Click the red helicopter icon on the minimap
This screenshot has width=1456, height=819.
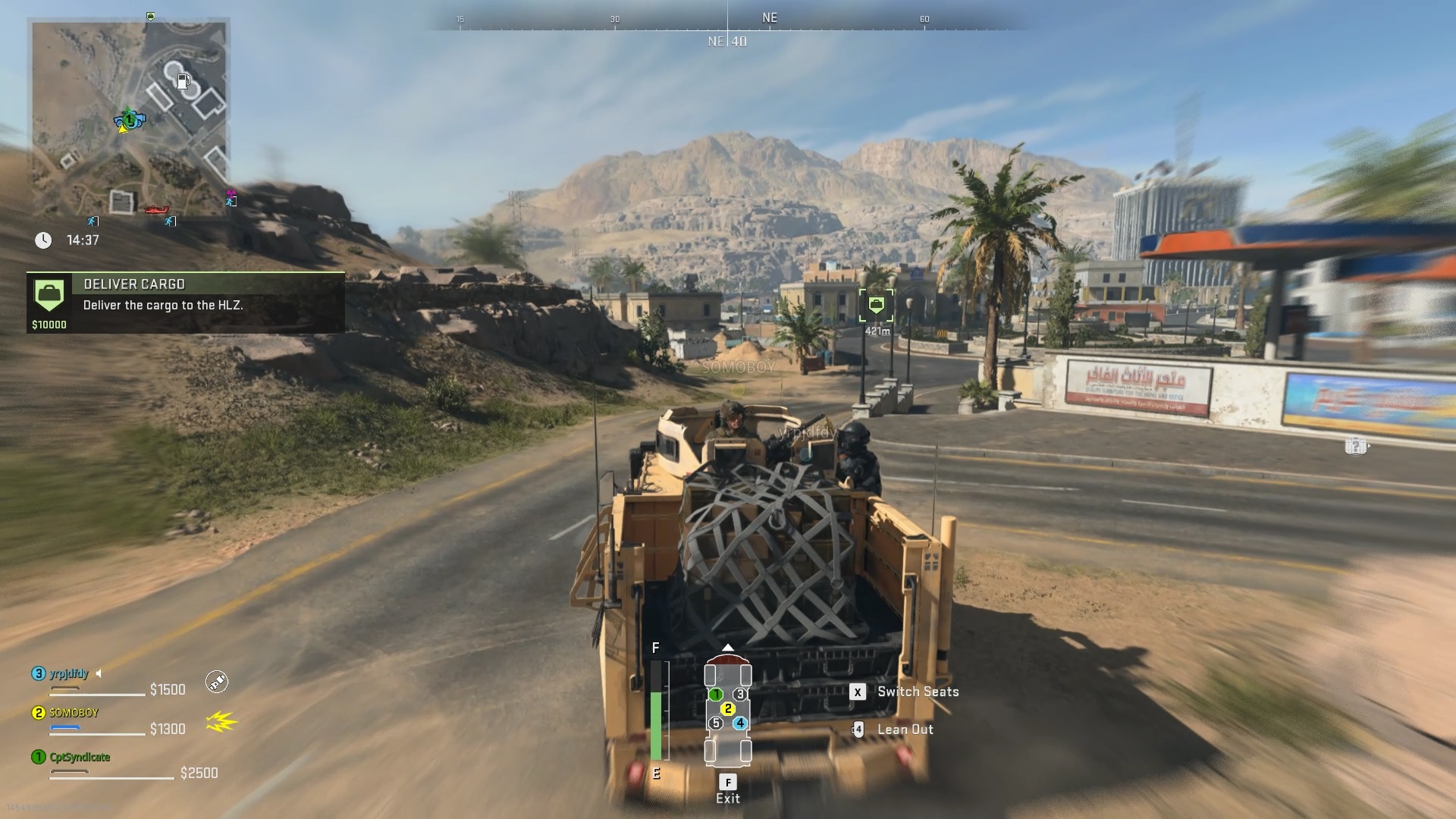coord(156,210)
